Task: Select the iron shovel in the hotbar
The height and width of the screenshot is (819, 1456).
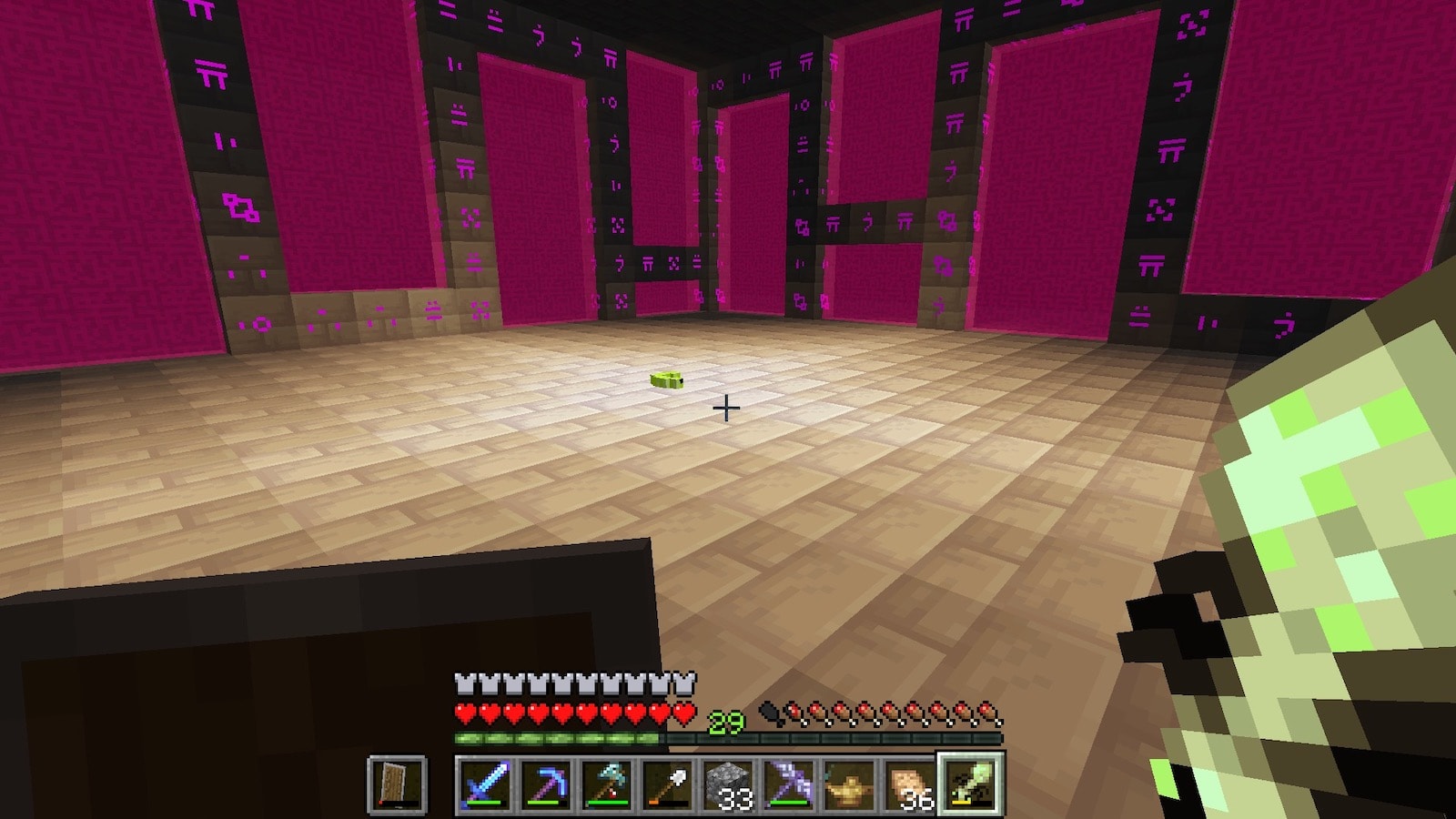Action: pos(668,784)
